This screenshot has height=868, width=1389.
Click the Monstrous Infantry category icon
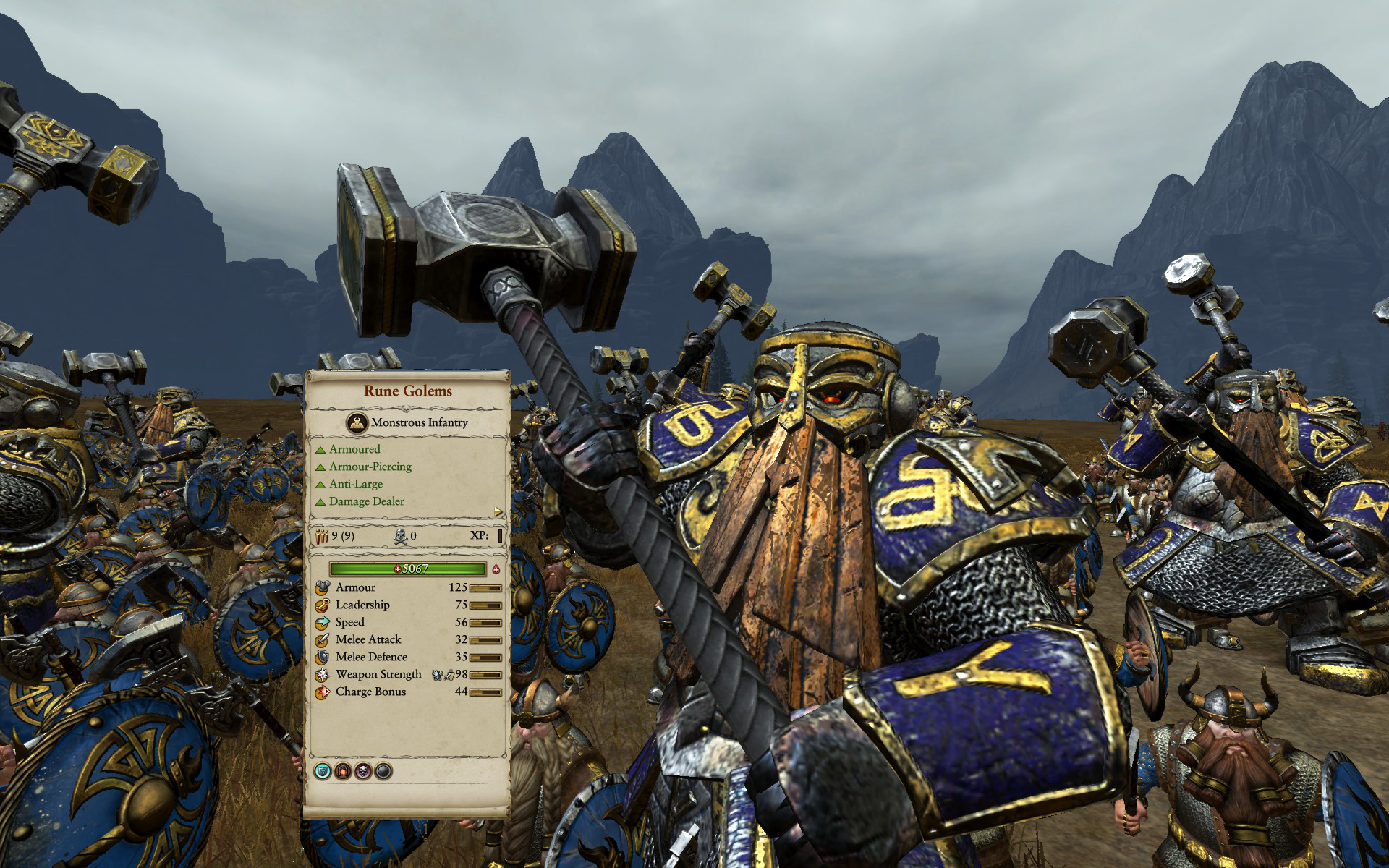coord(357,422)
